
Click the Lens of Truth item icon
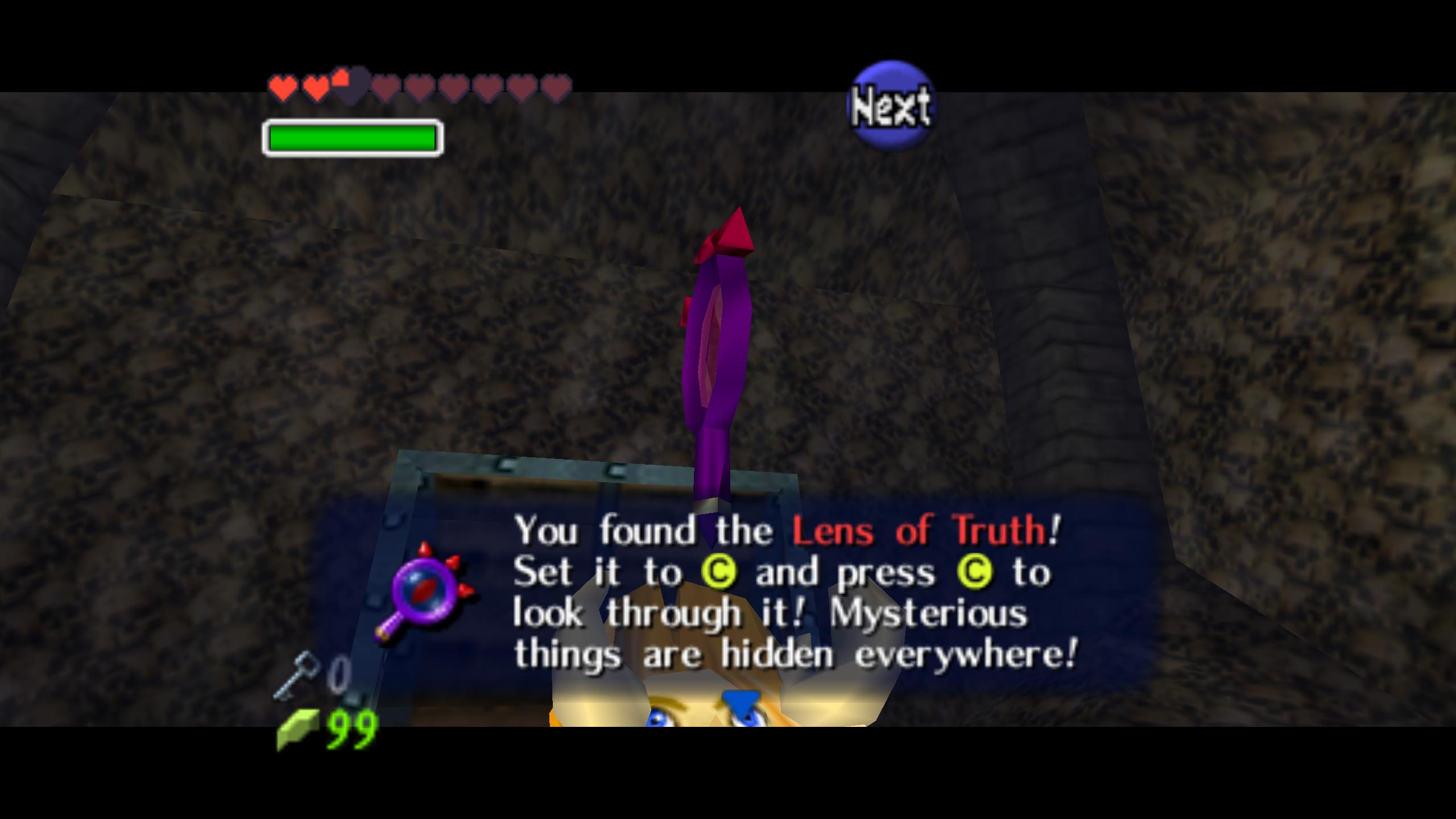(425, 593)
